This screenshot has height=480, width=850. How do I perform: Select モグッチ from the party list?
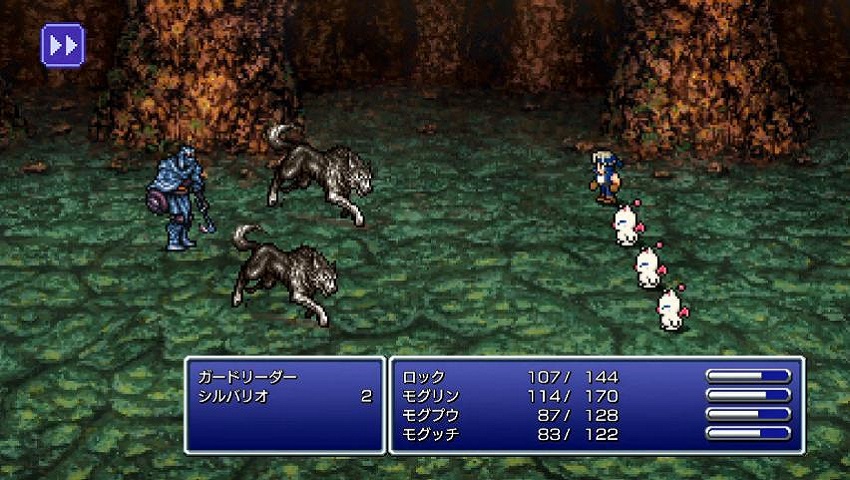(431, 434)
